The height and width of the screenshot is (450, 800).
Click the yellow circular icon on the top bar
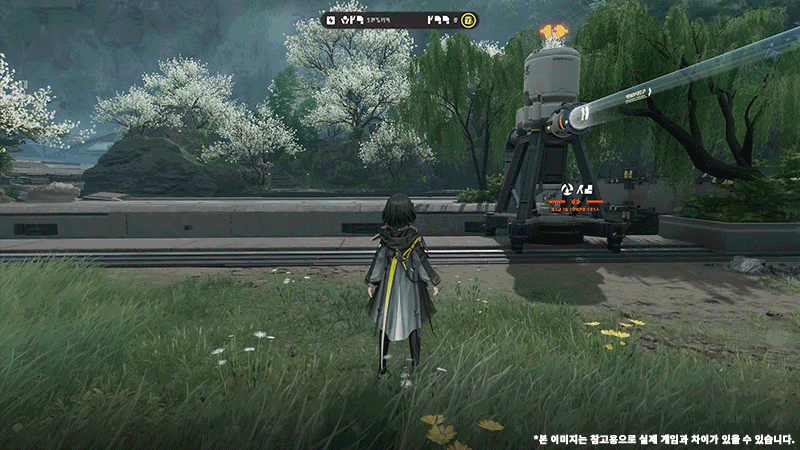[469, 20]
